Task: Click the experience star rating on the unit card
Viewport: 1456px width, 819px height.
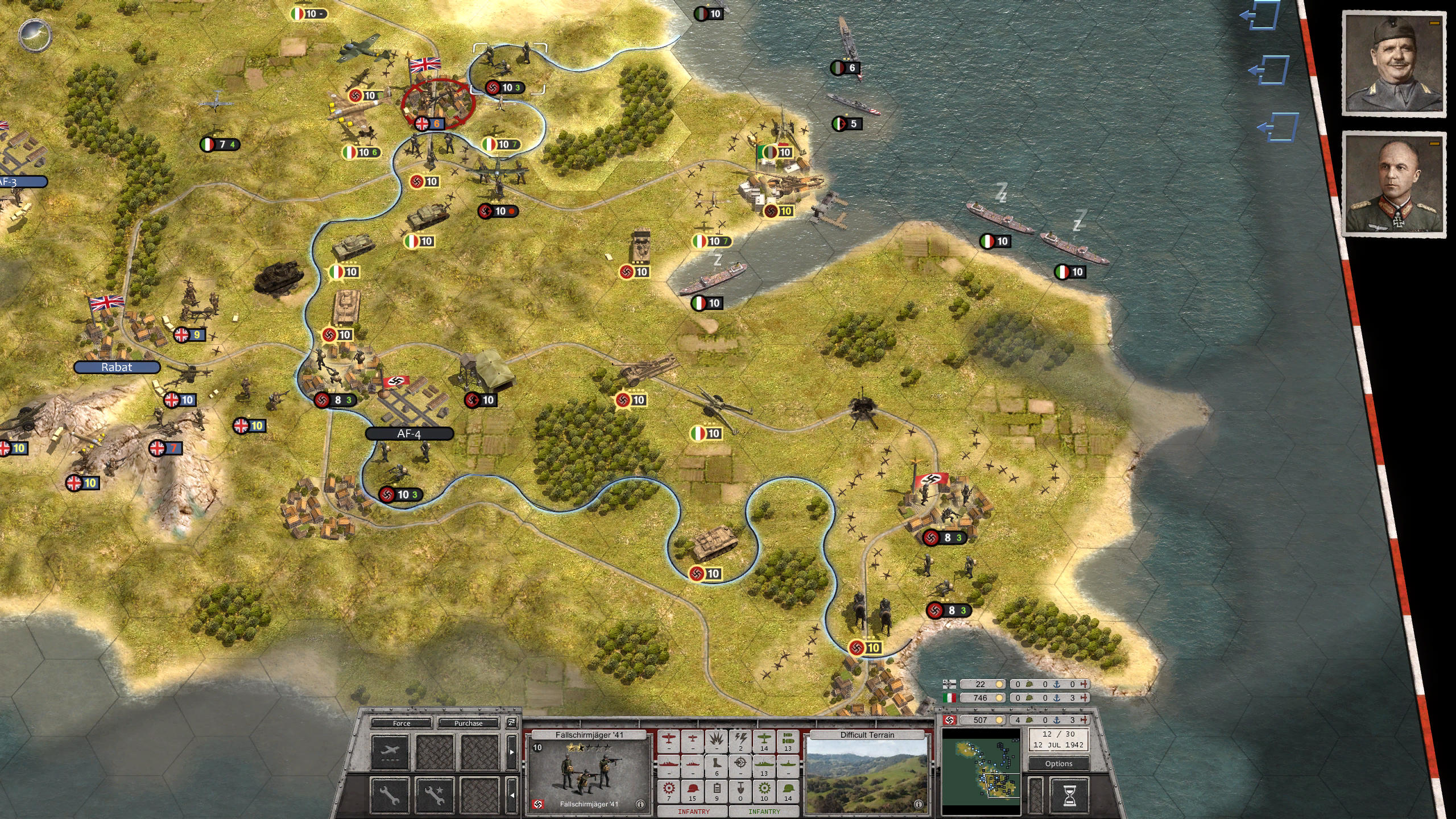Action: [x=587, y=746]
